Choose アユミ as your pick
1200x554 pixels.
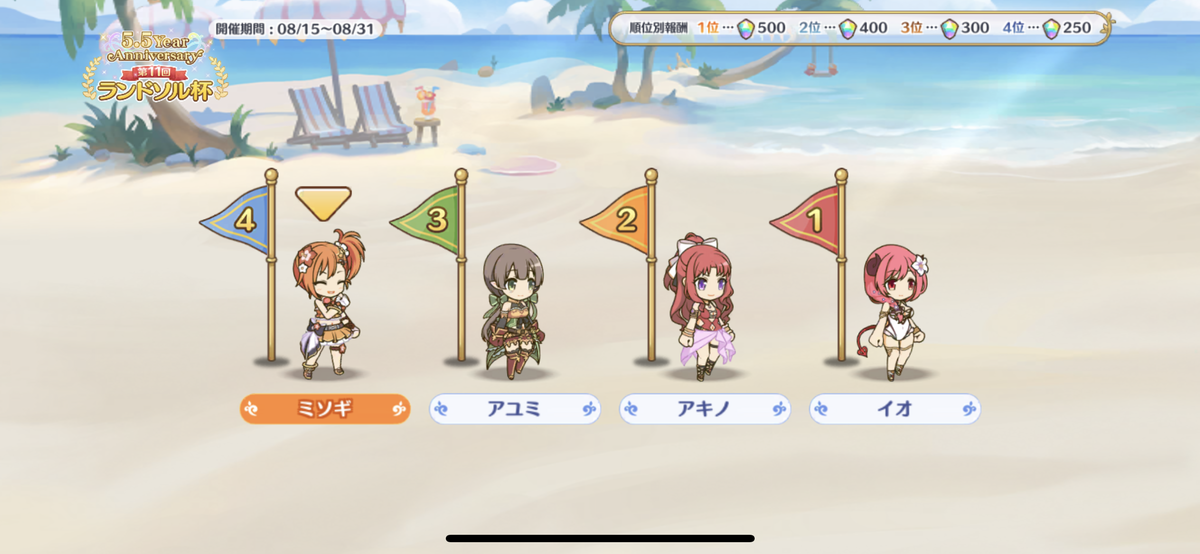pyautogui.click(x=515, y=409)
